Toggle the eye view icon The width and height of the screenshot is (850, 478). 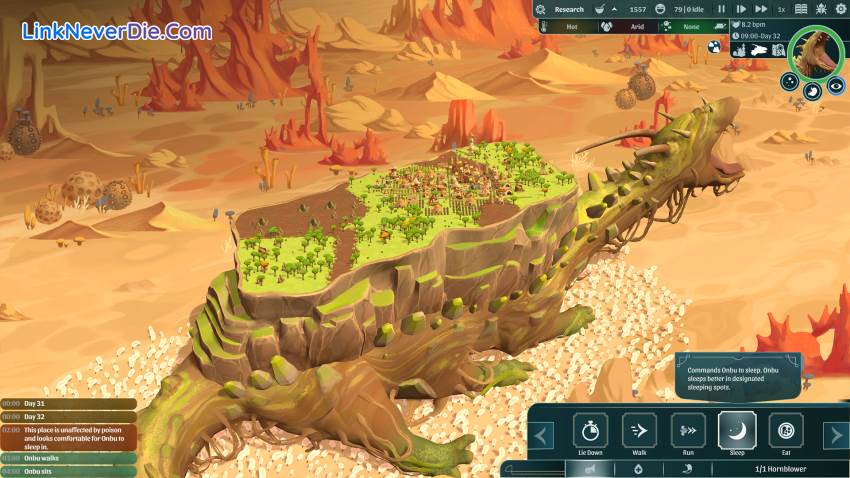[836, 86]
